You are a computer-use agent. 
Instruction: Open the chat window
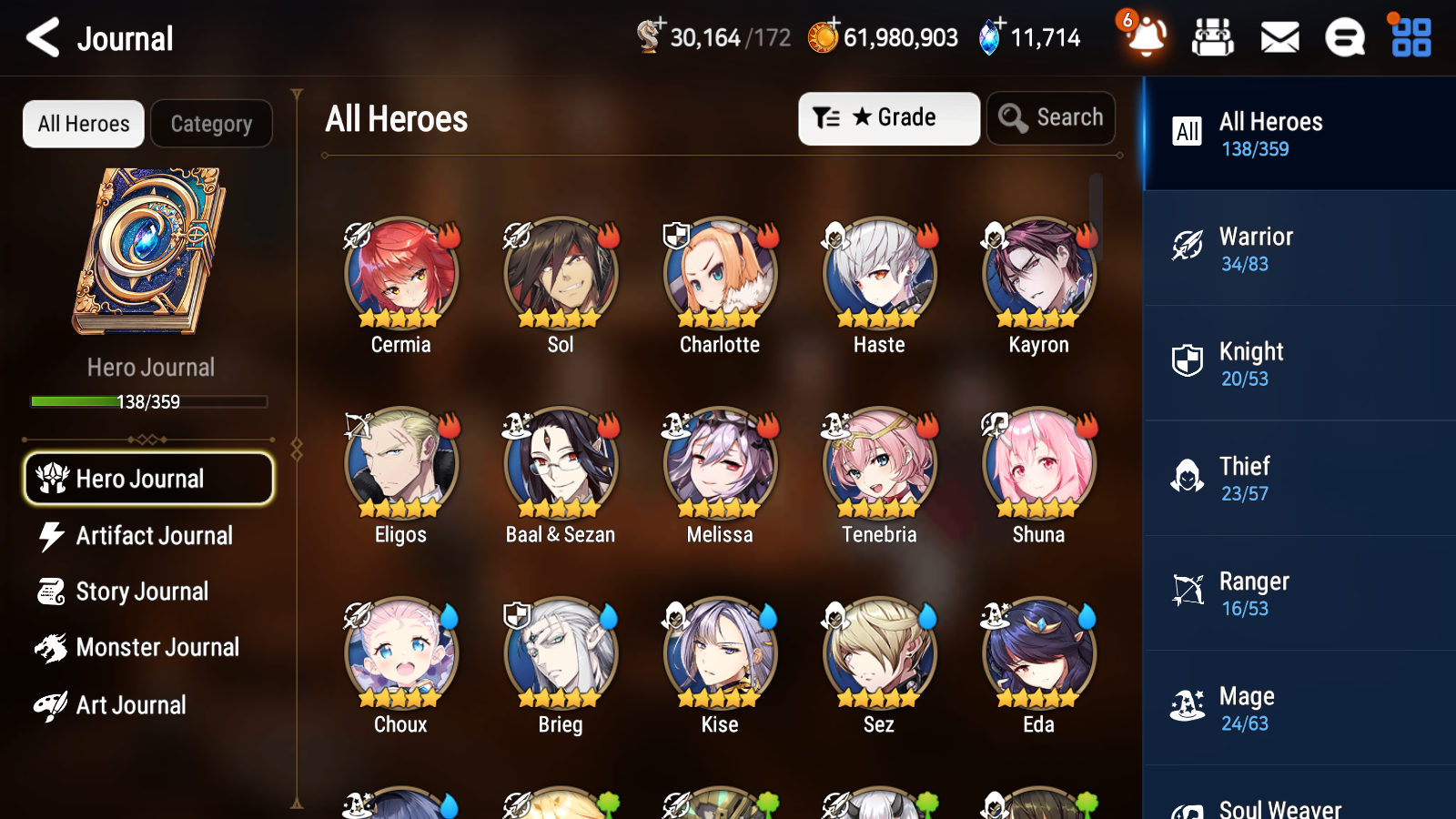click(1343, 38)
